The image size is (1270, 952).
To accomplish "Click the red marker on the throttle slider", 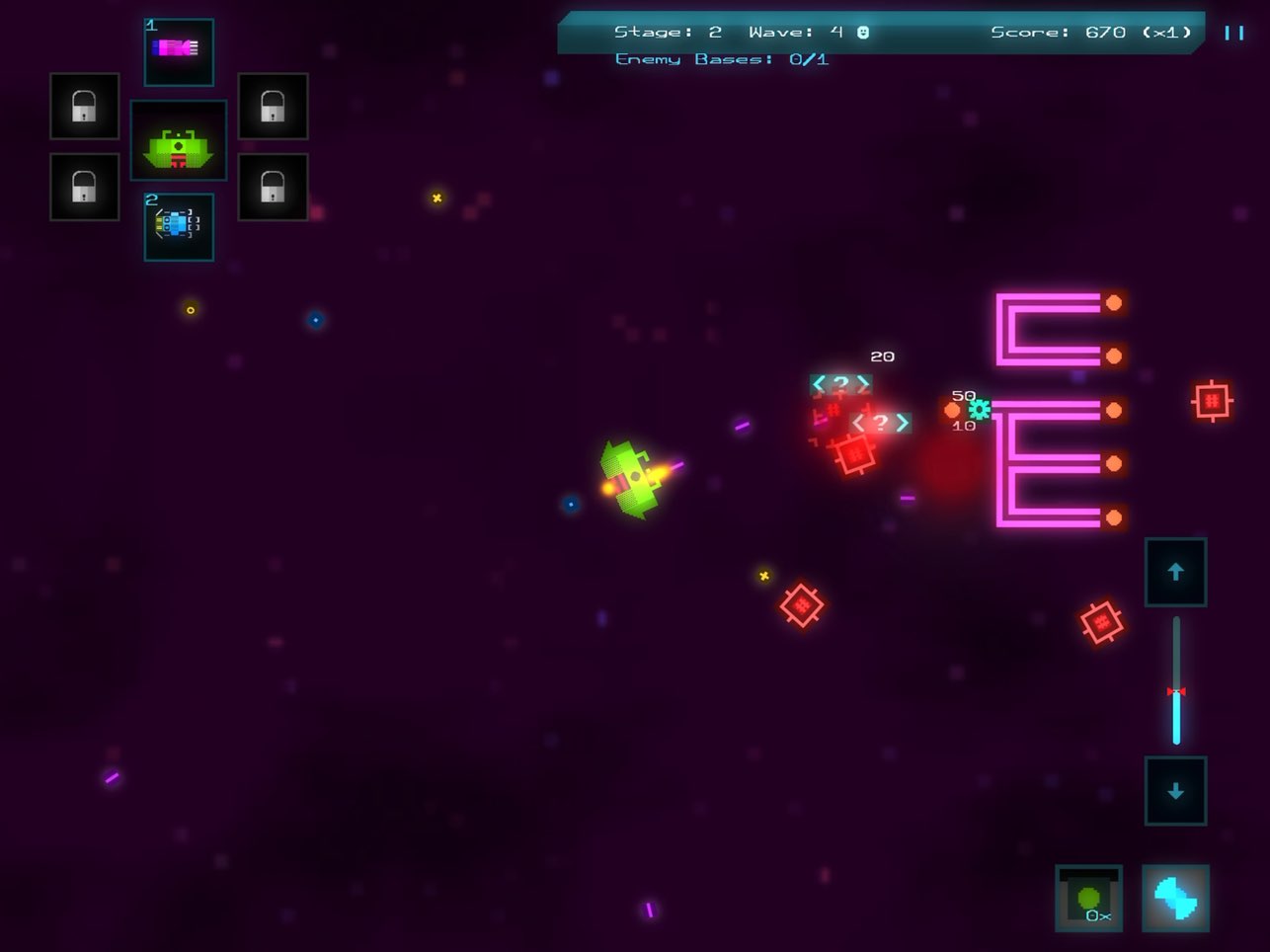I will tap(1175, 691).
